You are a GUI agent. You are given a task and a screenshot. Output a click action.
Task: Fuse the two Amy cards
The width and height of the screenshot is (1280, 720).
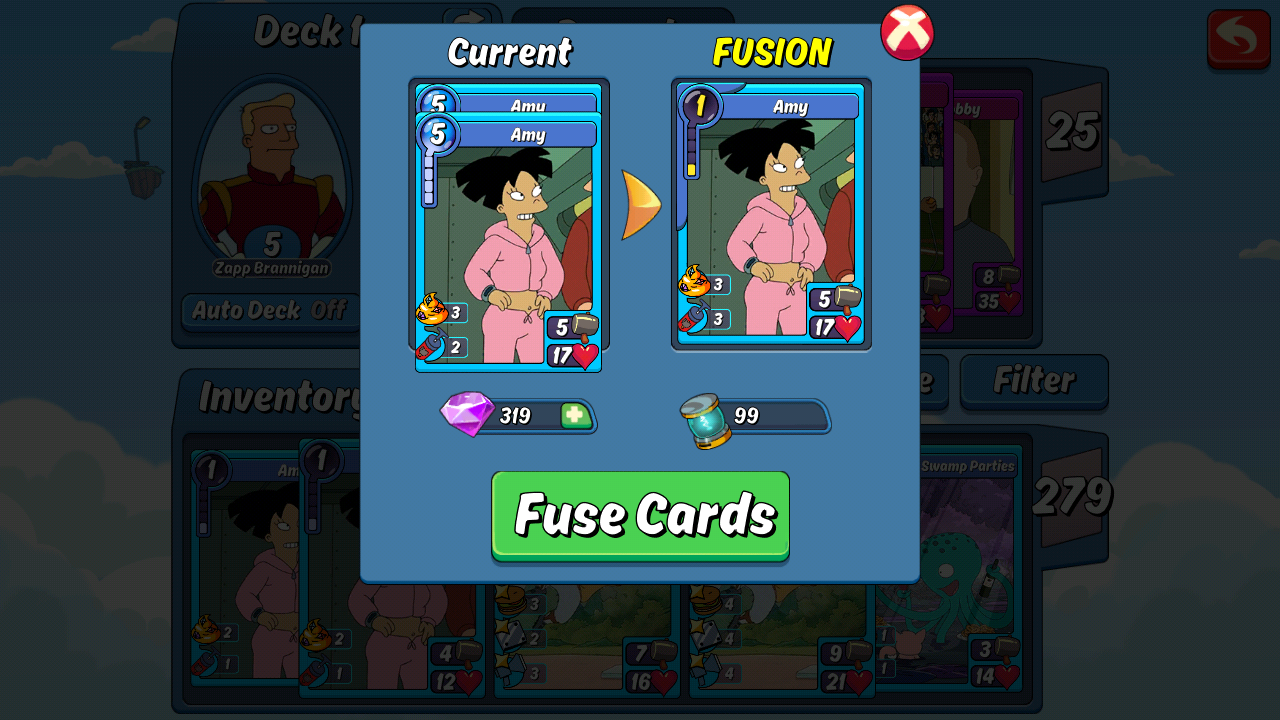640,515
